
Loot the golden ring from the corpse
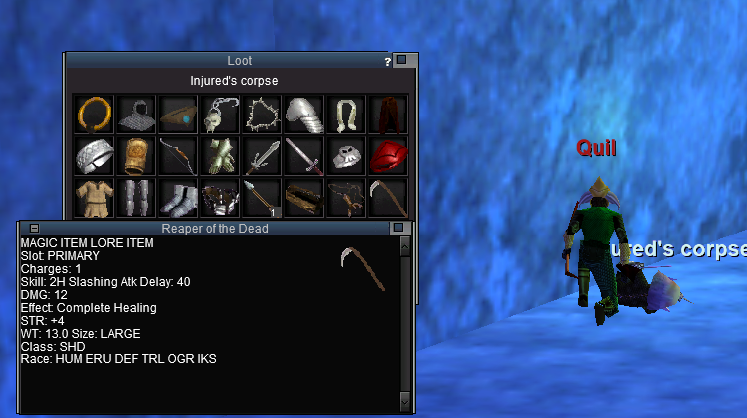click(93, 114)
